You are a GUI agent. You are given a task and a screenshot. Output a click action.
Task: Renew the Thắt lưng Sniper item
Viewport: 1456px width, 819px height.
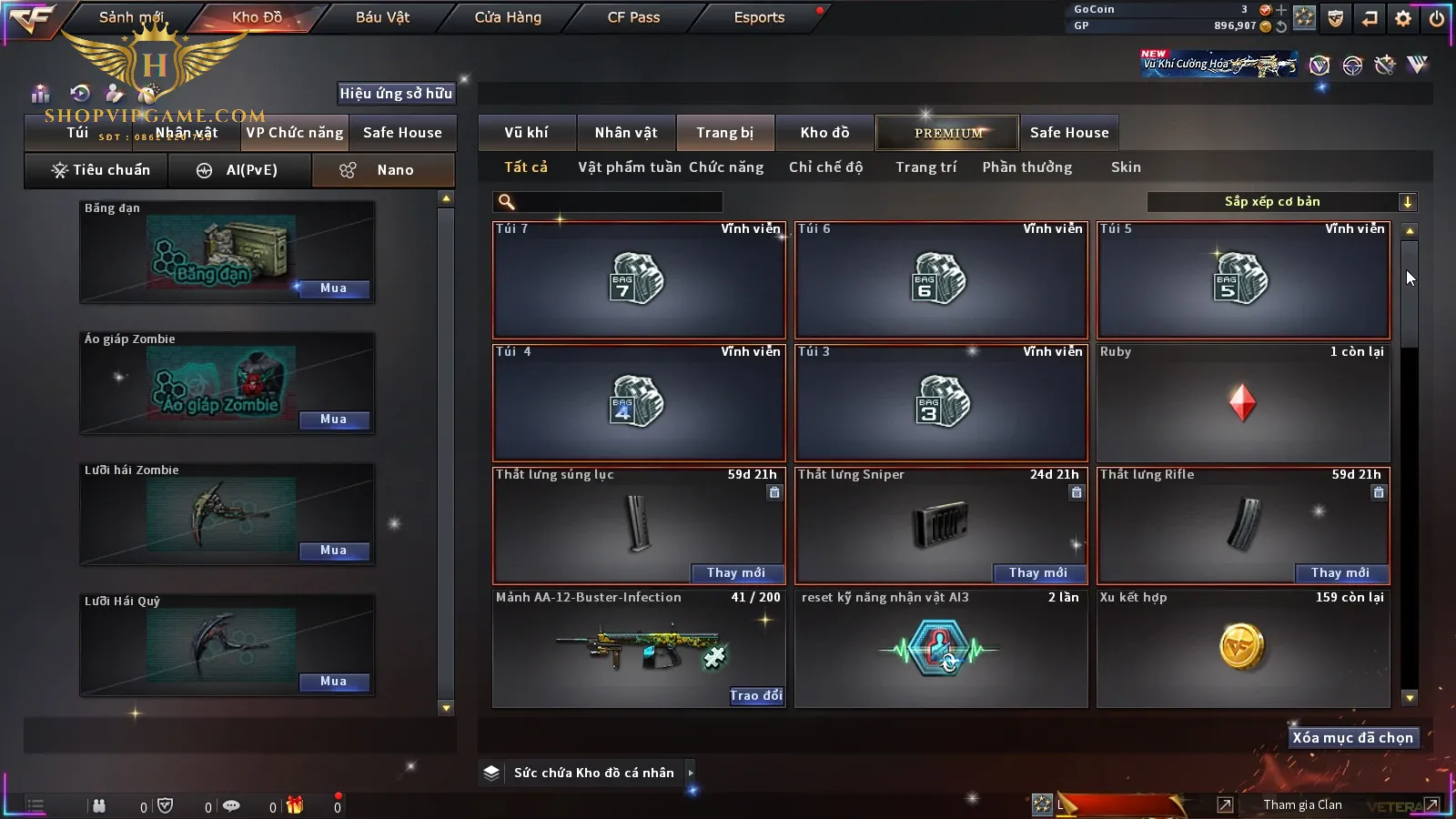pyautogui.click(x=1037, y=572)
